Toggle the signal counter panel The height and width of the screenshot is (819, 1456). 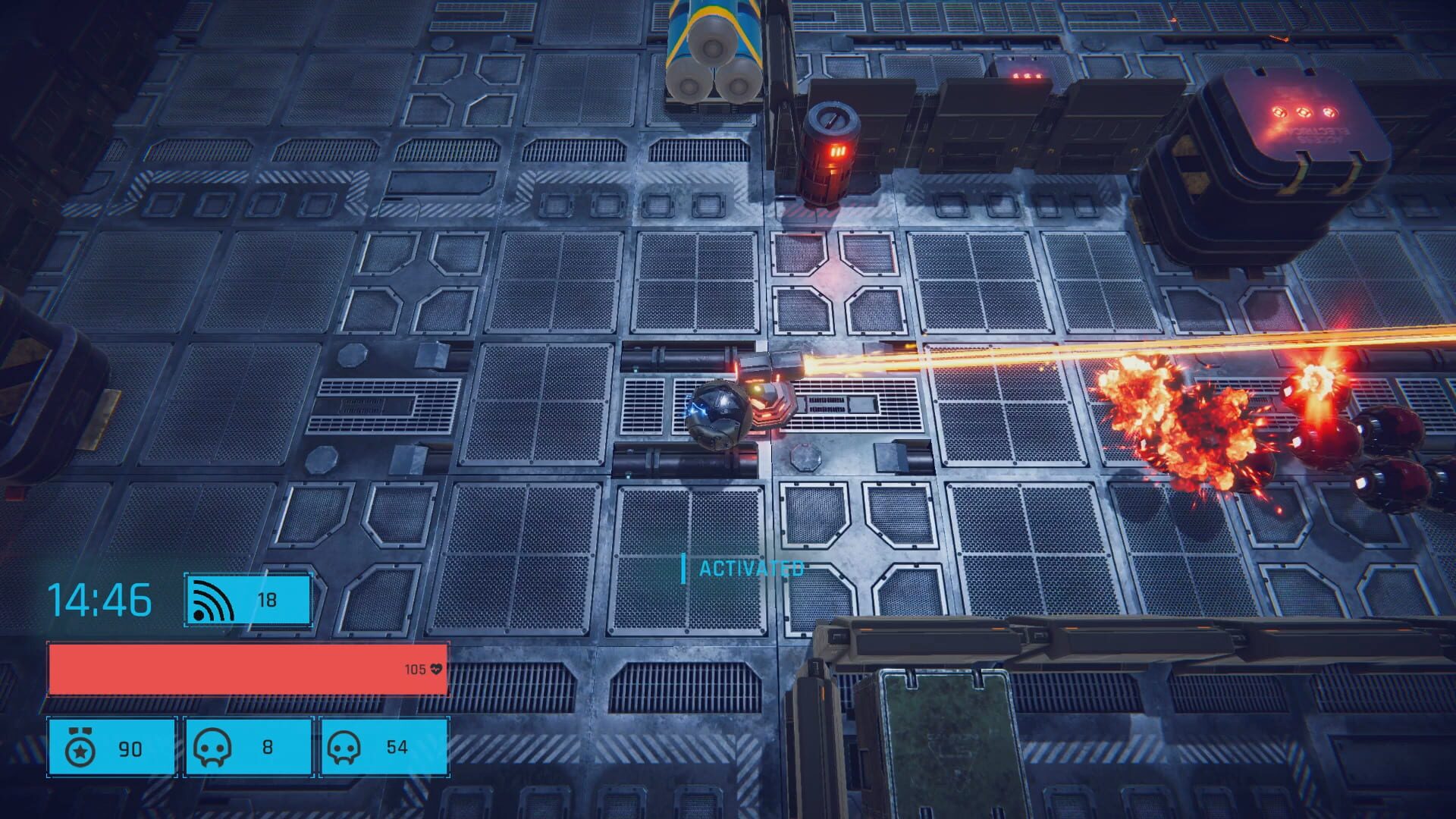point(246,601)
